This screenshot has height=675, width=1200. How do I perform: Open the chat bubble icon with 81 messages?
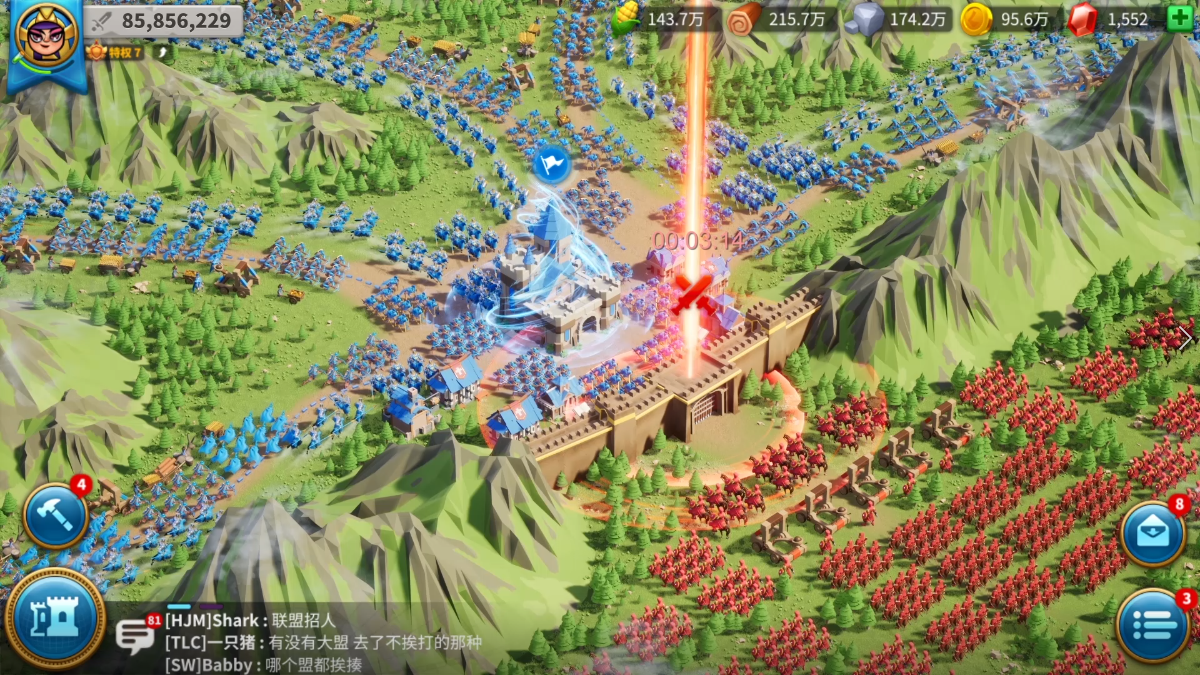coord(134,635)
